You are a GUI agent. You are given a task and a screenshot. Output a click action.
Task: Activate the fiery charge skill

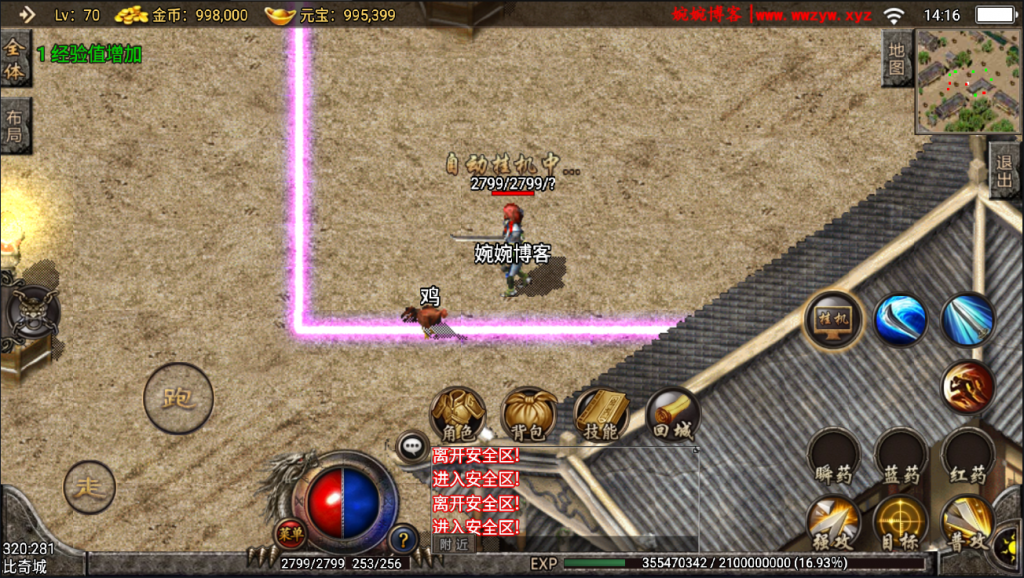967,387
